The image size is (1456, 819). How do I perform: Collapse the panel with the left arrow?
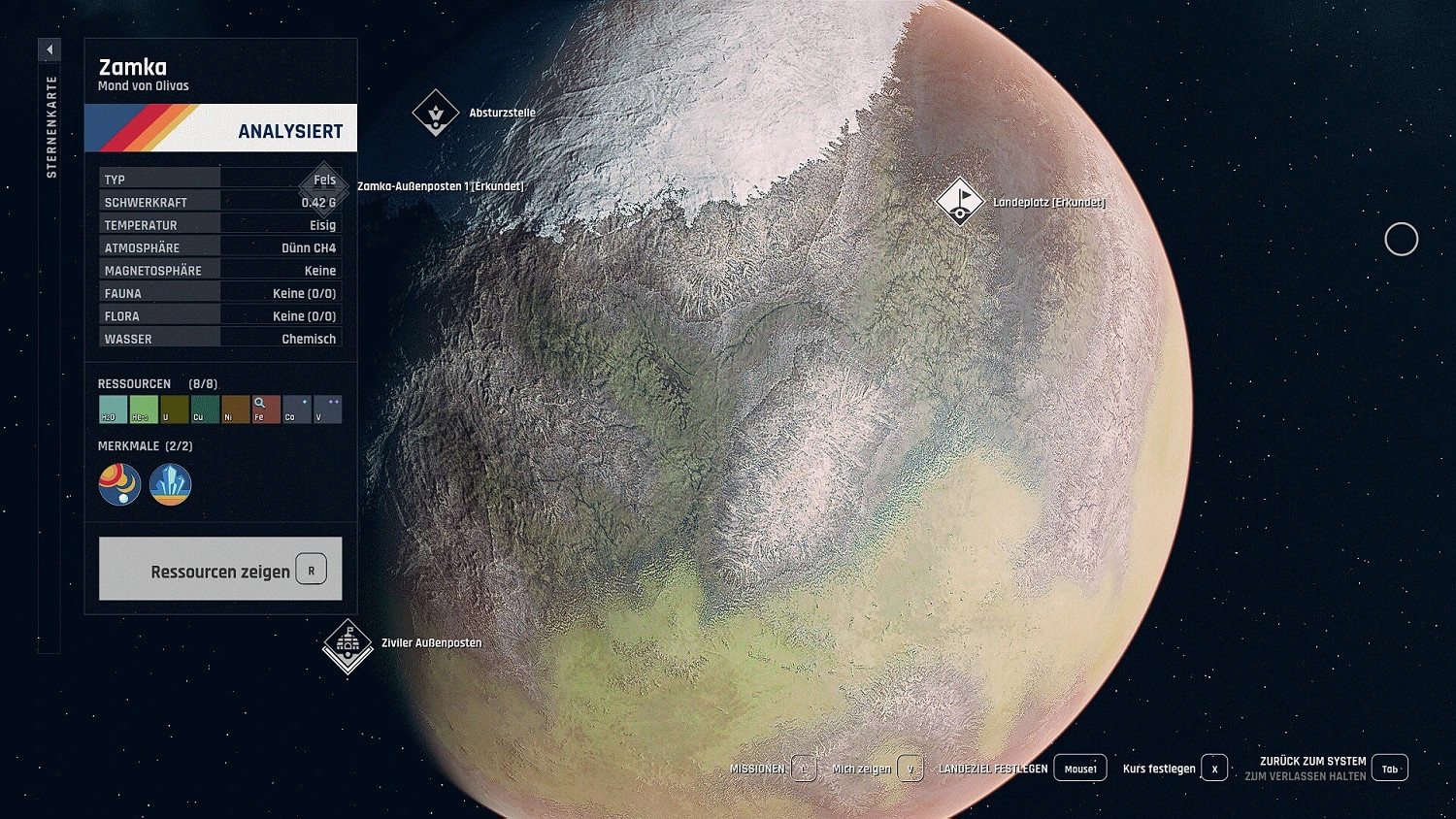tap(50, 48)
